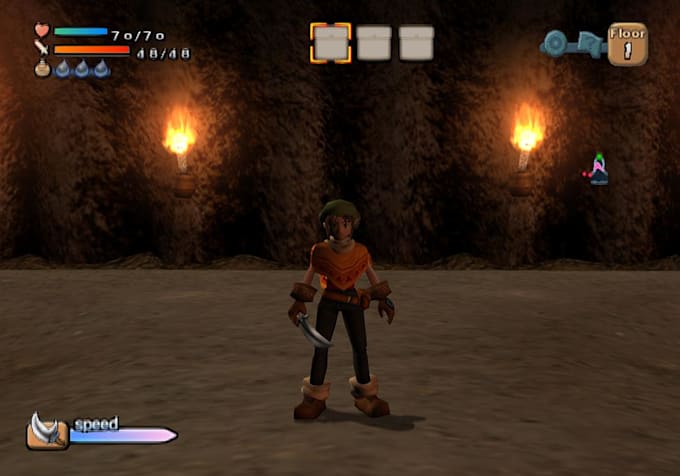Select the equipped curved sword weapon icon

coord(46,431)
